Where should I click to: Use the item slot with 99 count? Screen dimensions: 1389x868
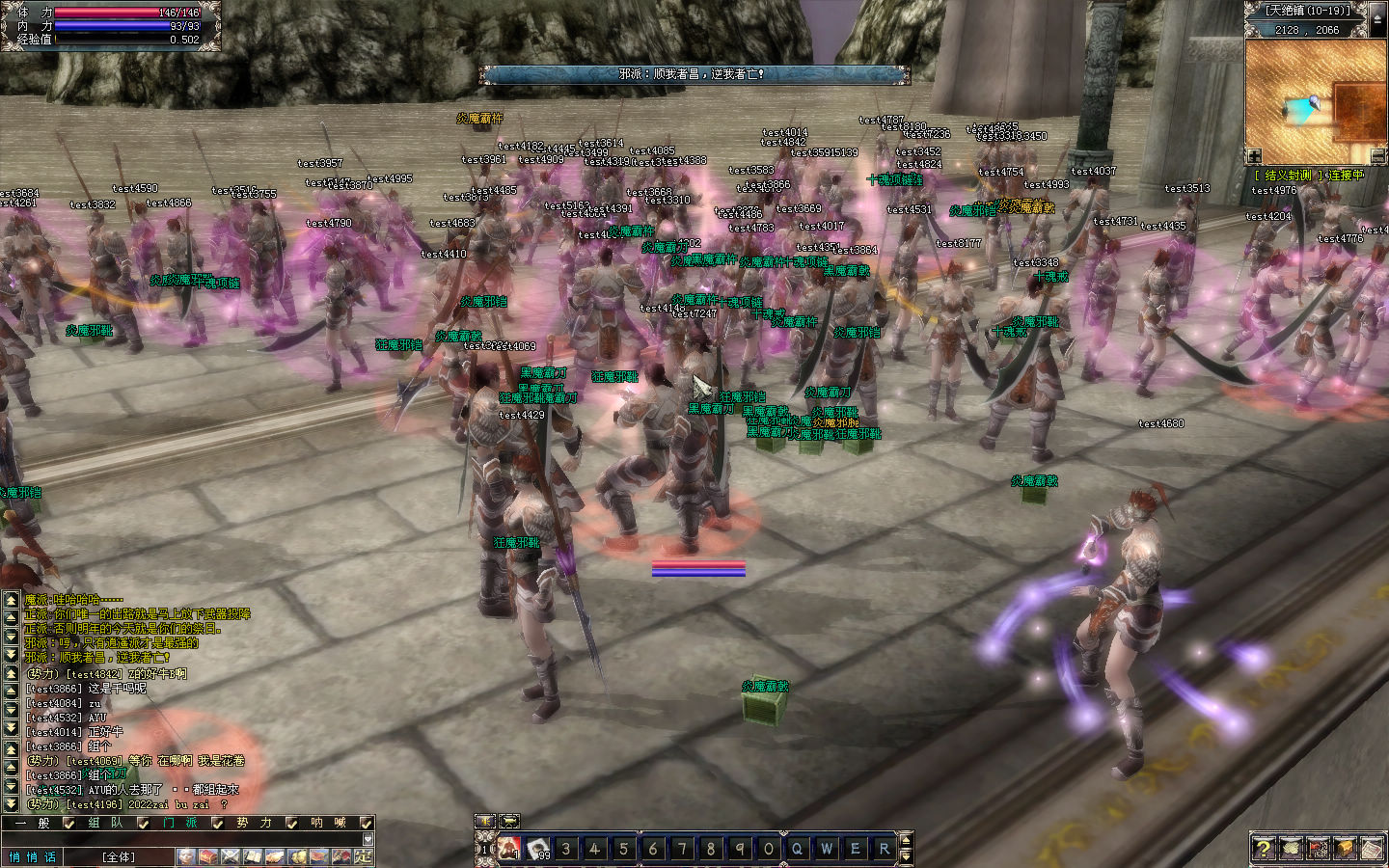coord(537,849)
